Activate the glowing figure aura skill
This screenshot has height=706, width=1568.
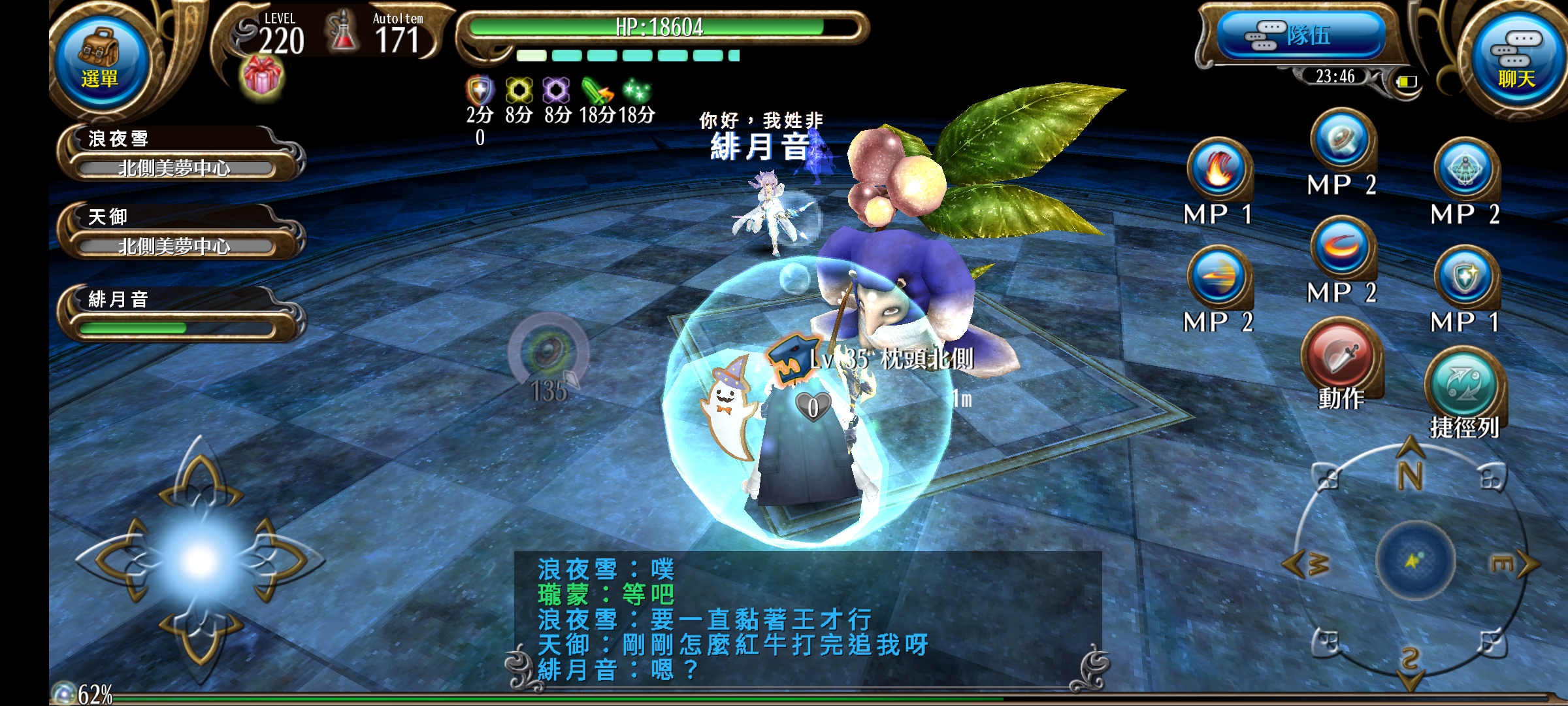1465,169
